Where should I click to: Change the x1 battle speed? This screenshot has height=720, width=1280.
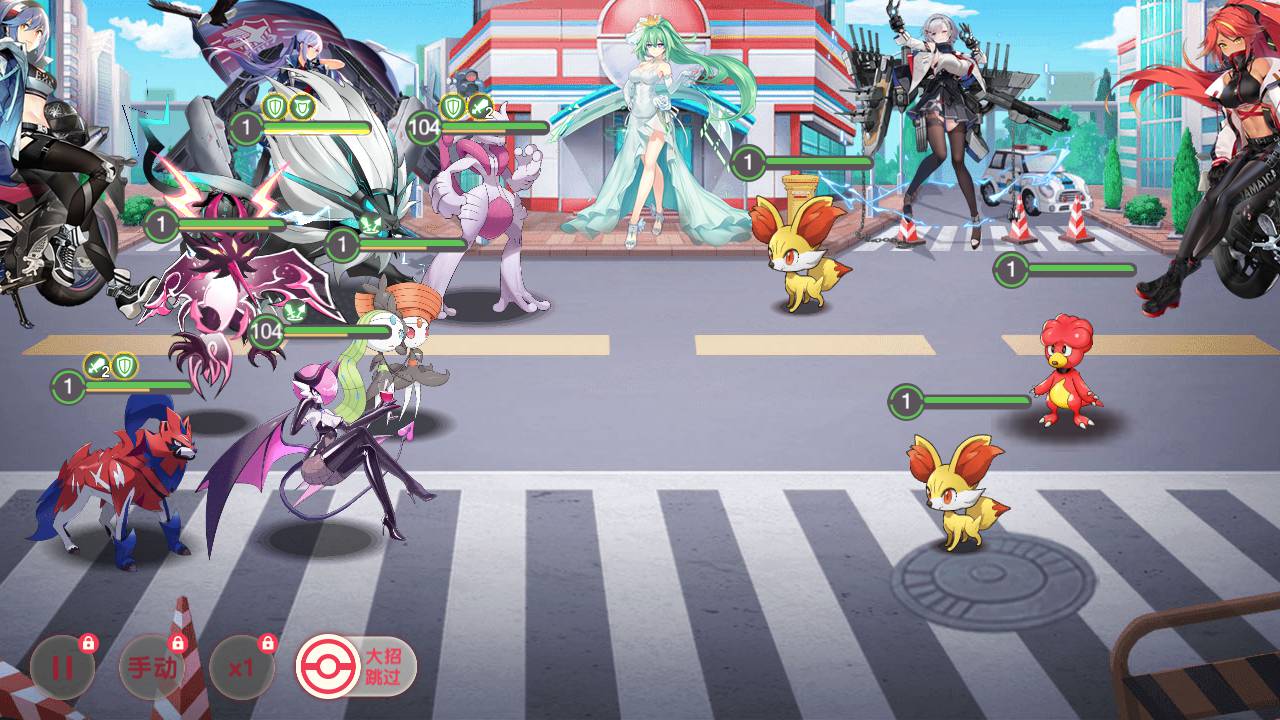(241, 667)
